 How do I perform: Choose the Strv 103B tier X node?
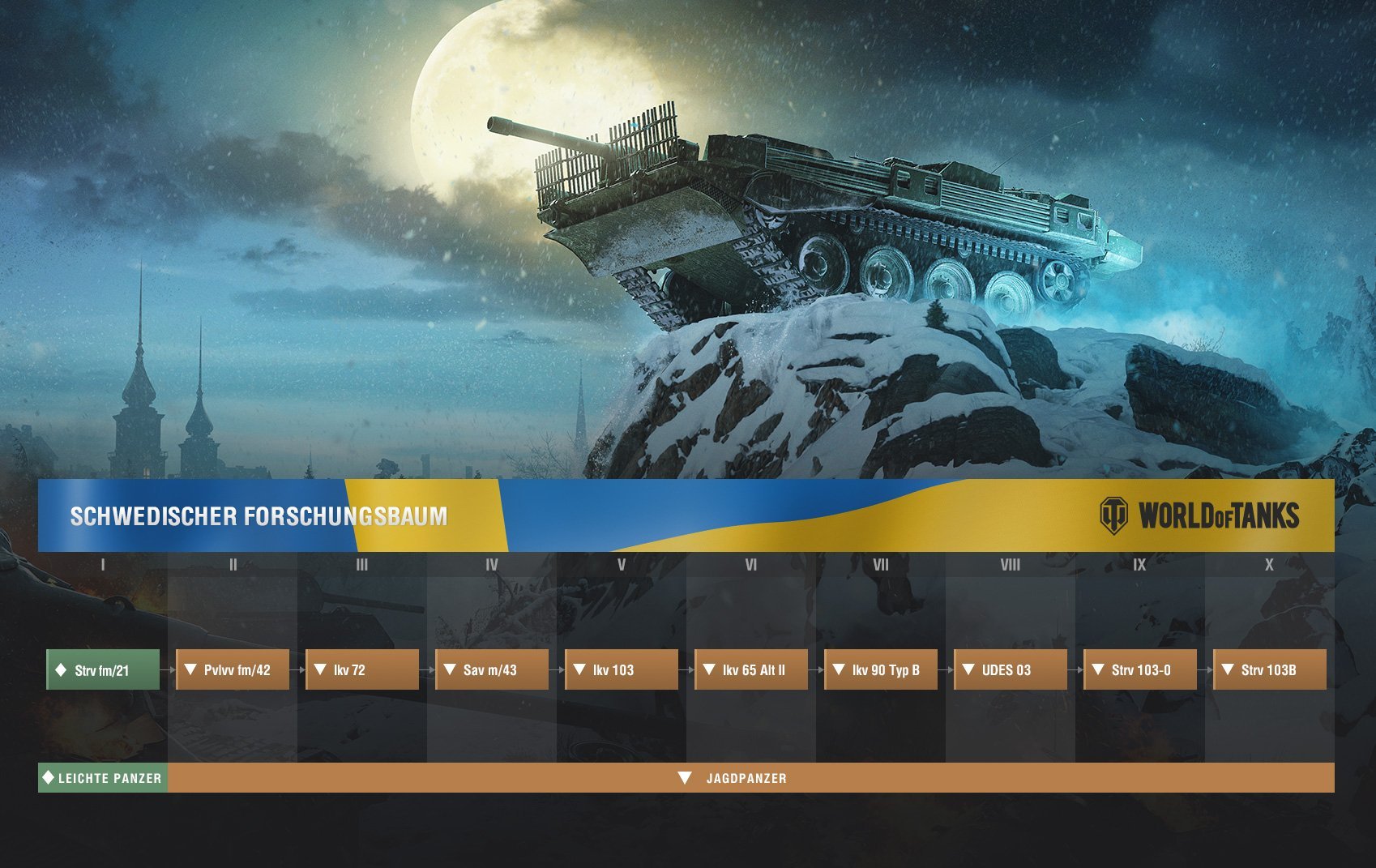pyautogui.click(x=1270, y=670)
